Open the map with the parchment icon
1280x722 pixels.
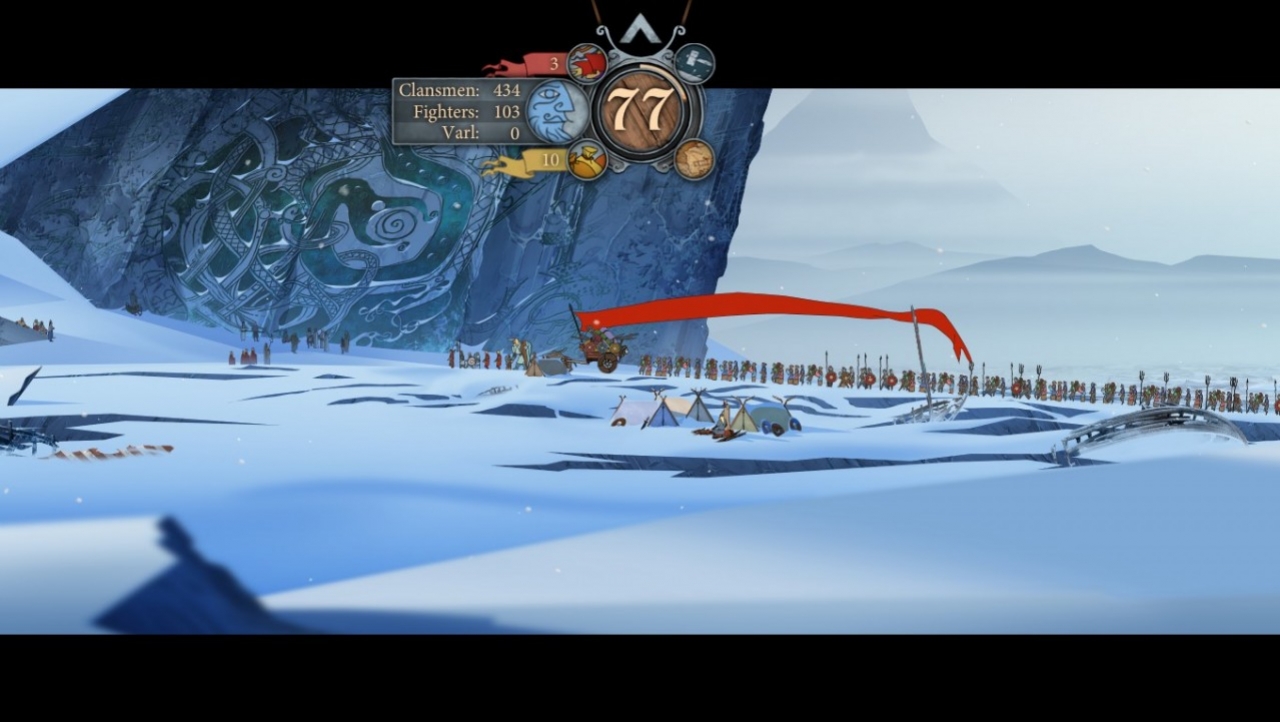pos(692,160)
